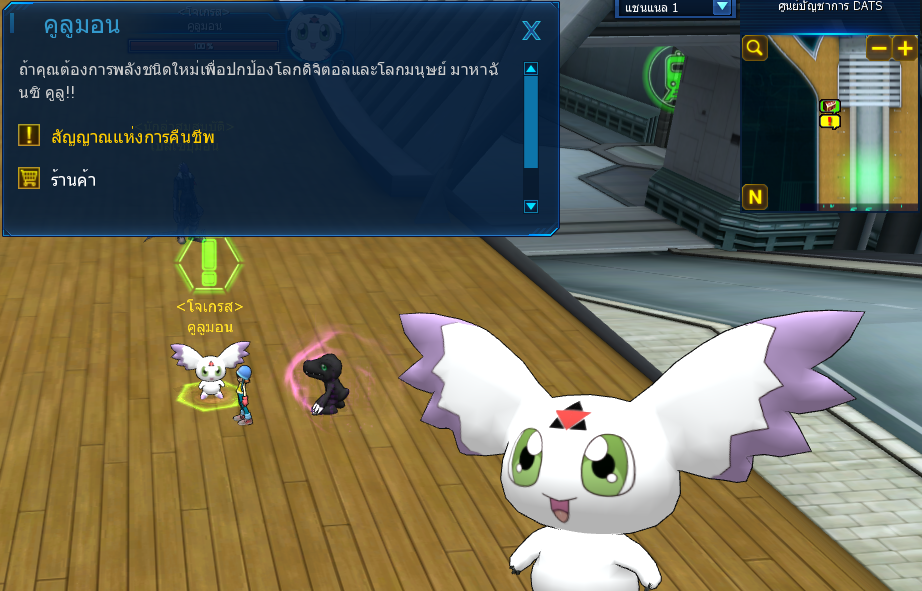The height and width of the screenshot is (591, 922).
Task: Click the dialogue scroll down arrow
Action: pyautogui.click(x=531, y=206)
